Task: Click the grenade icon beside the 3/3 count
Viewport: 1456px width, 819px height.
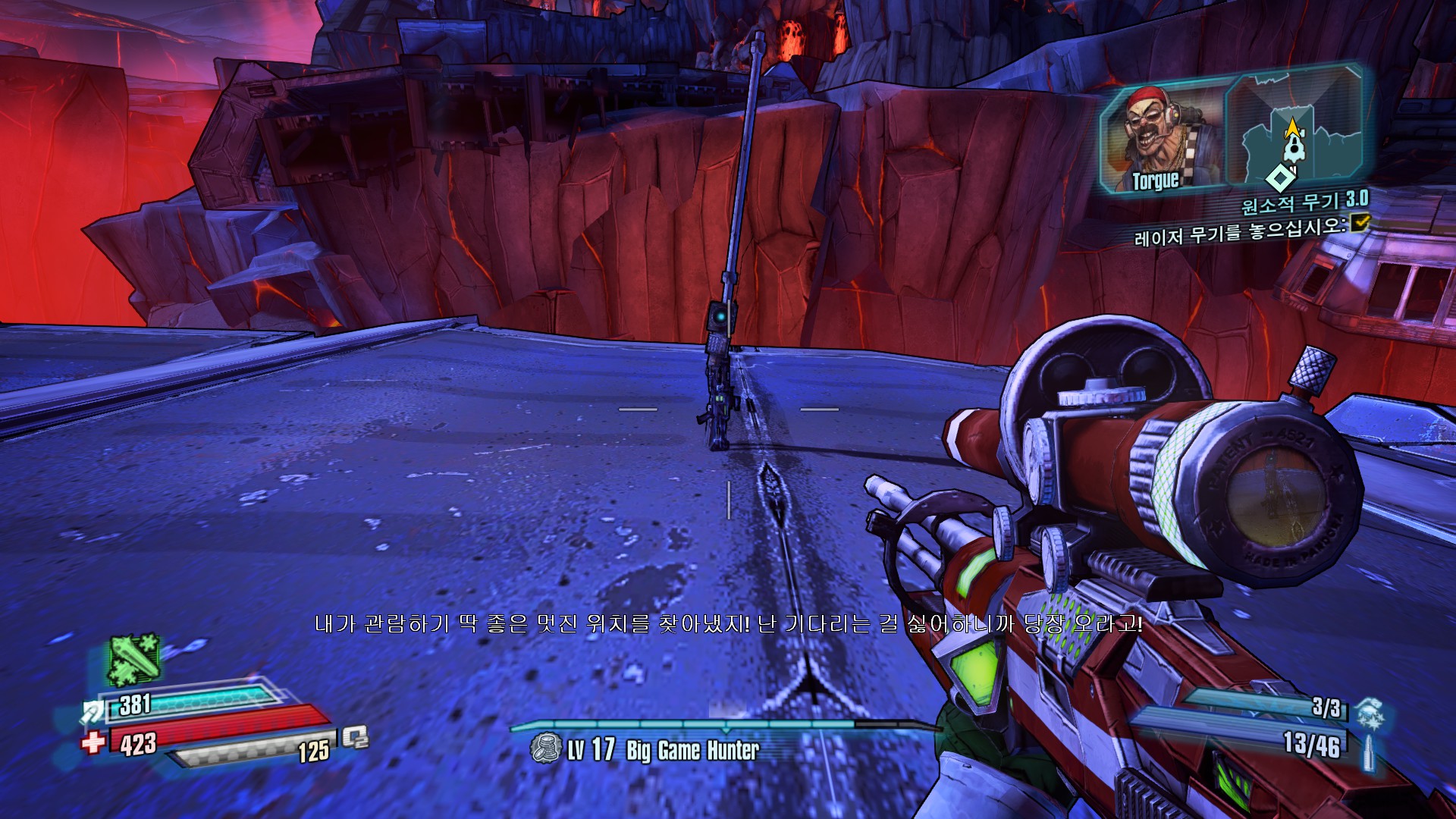Action: point(1370,713)
